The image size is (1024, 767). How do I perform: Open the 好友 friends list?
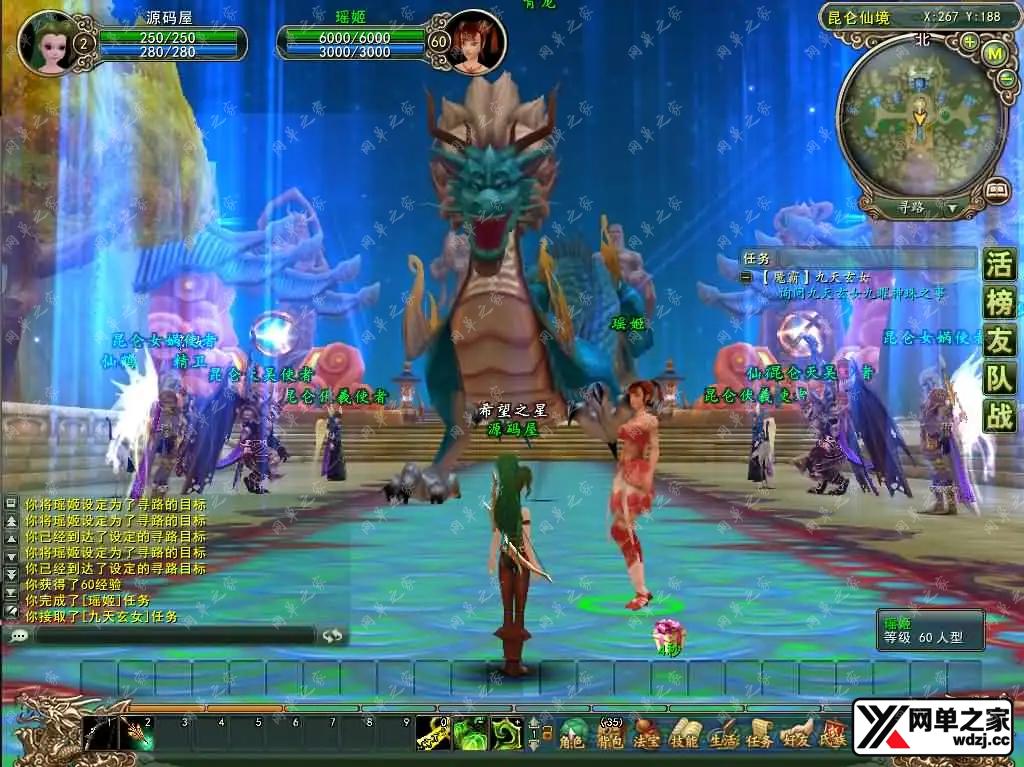click(796, 734)
